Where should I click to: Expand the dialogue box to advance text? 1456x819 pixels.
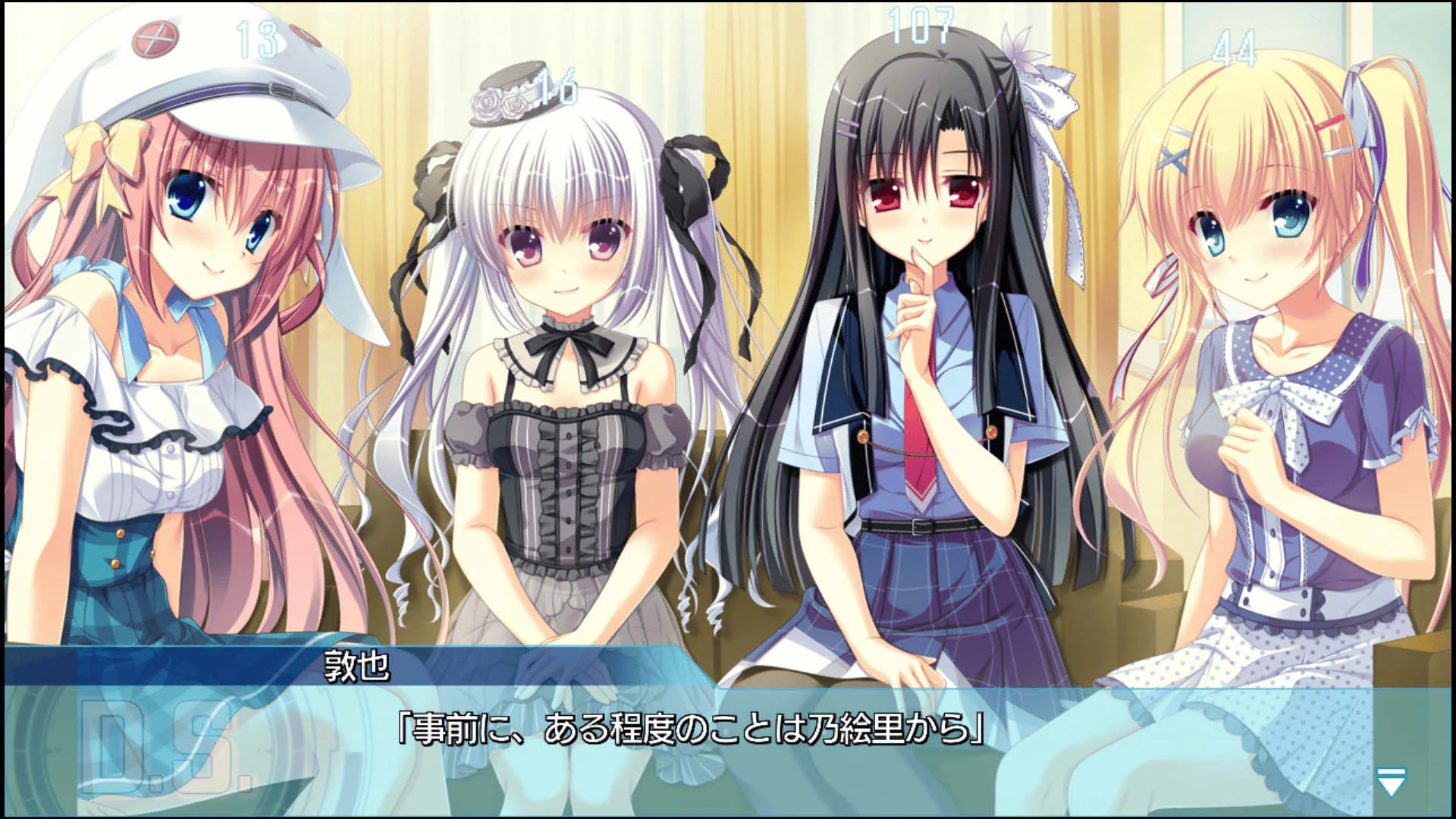coord(728,751)
